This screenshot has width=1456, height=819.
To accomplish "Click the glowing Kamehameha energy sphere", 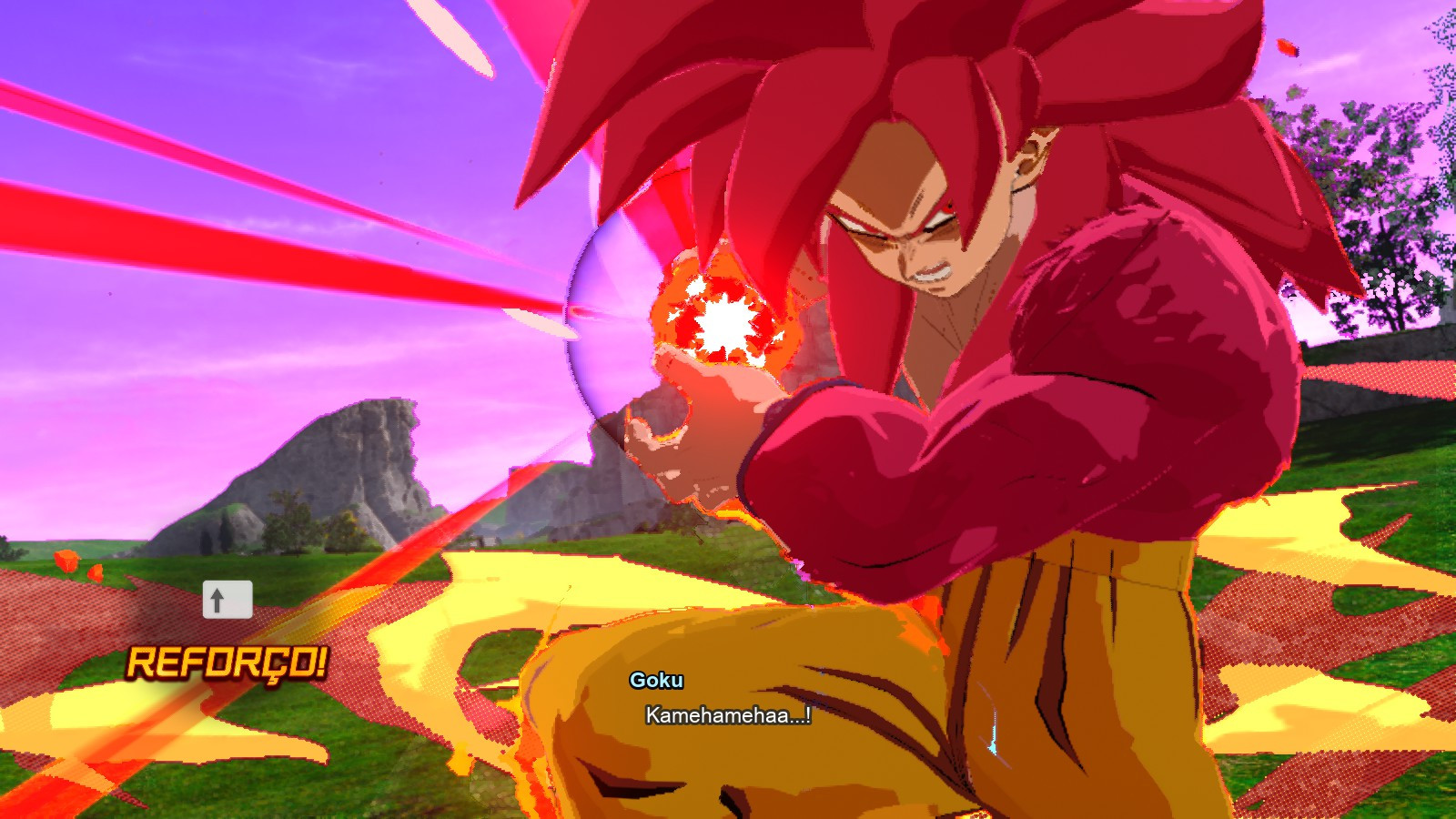I will (722, 319).
